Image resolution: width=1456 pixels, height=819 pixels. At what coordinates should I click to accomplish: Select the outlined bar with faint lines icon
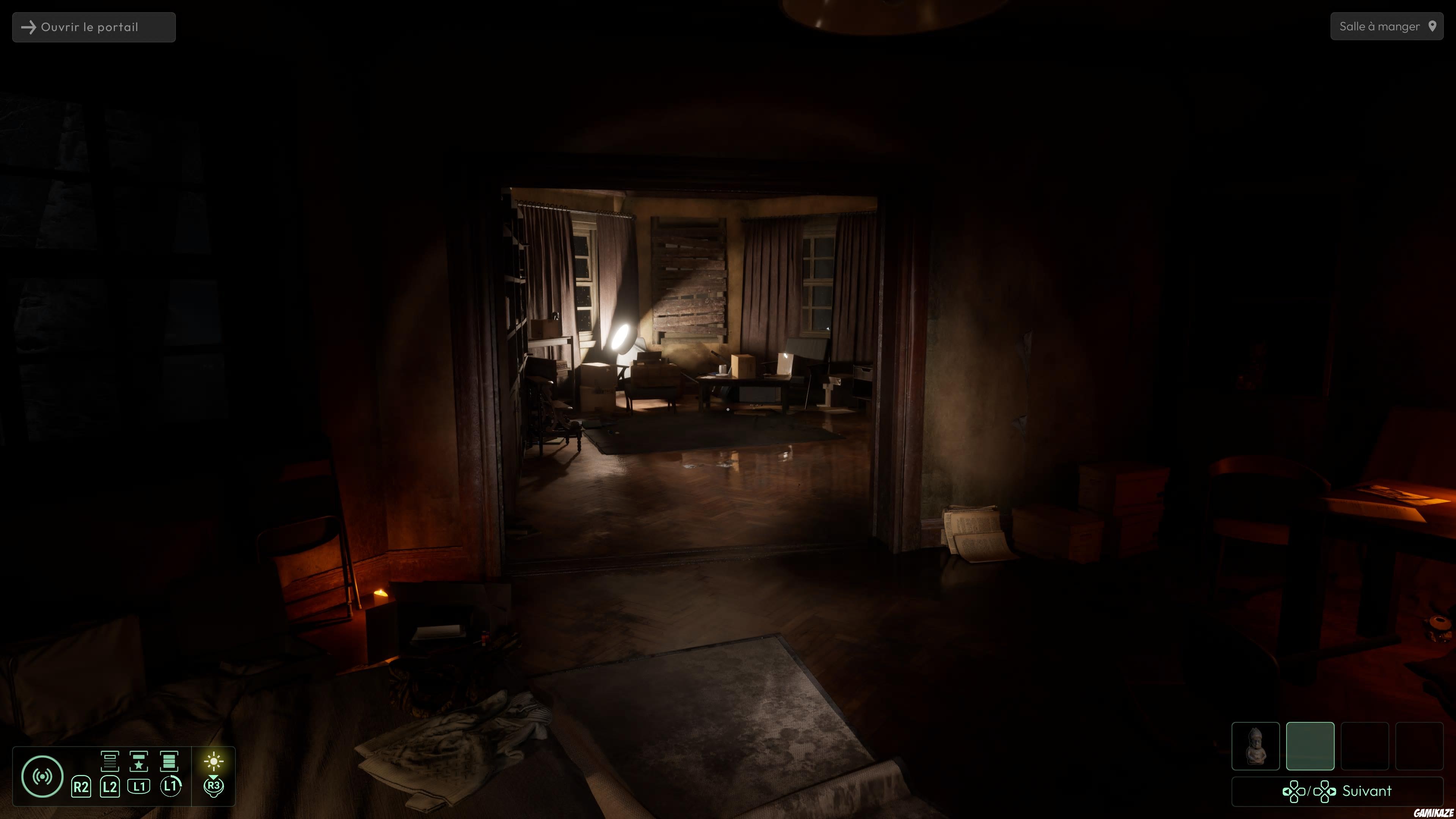pos(110,761)
